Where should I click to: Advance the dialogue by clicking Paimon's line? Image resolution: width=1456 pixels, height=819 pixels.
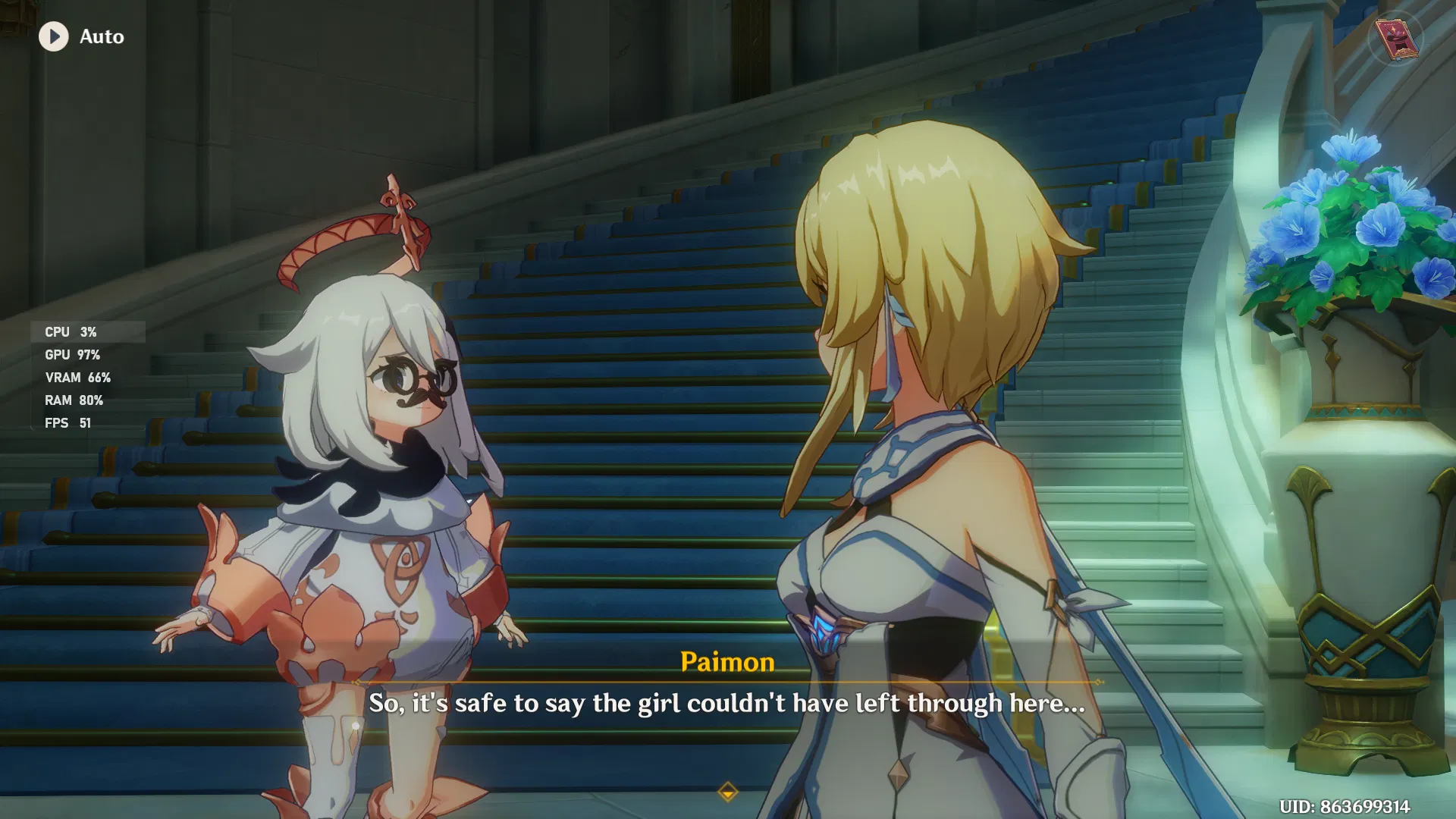726,703
